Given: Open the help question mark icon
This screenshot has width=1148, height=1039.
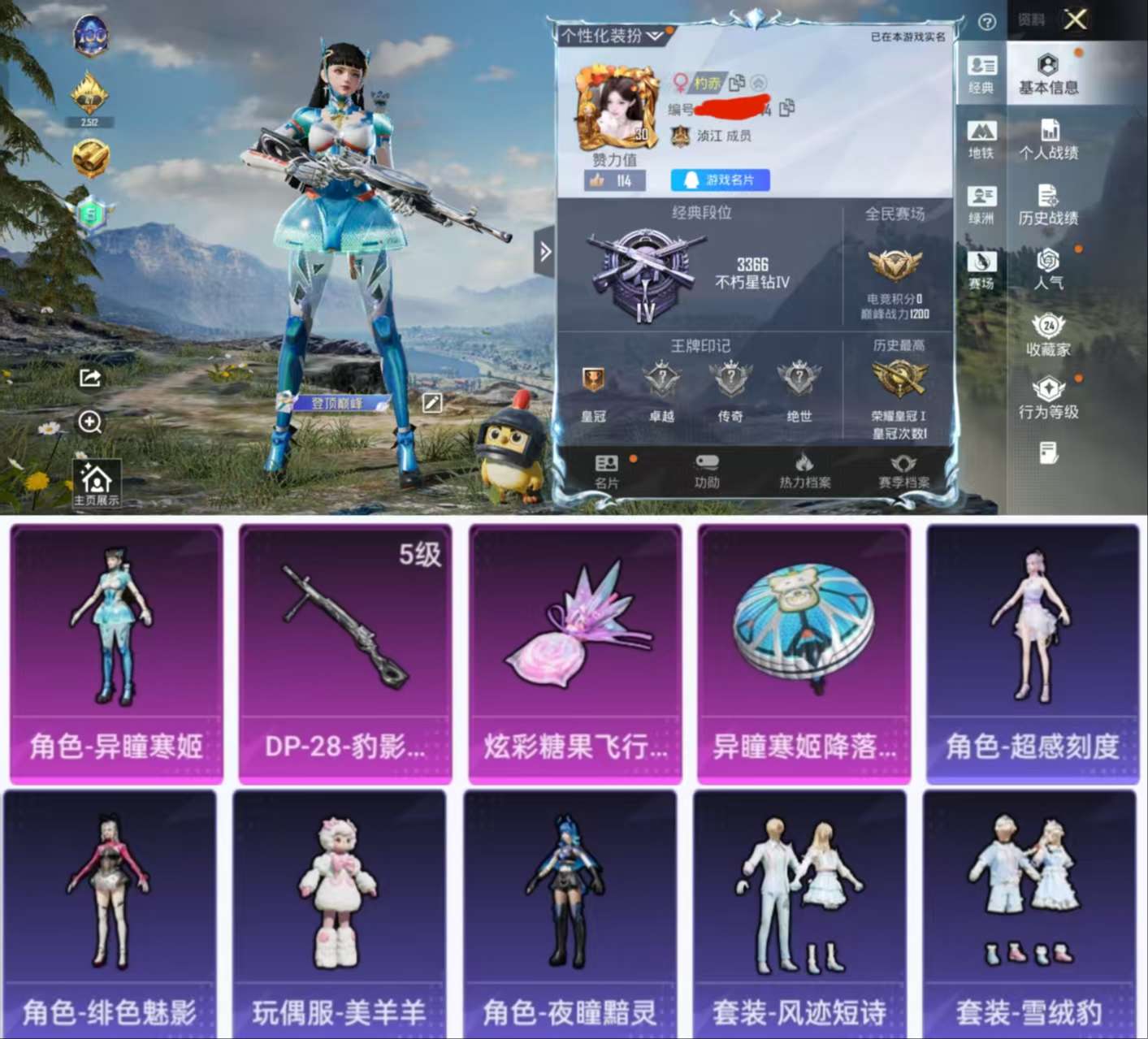Looking at the screenshot, I should coord(986,20).
